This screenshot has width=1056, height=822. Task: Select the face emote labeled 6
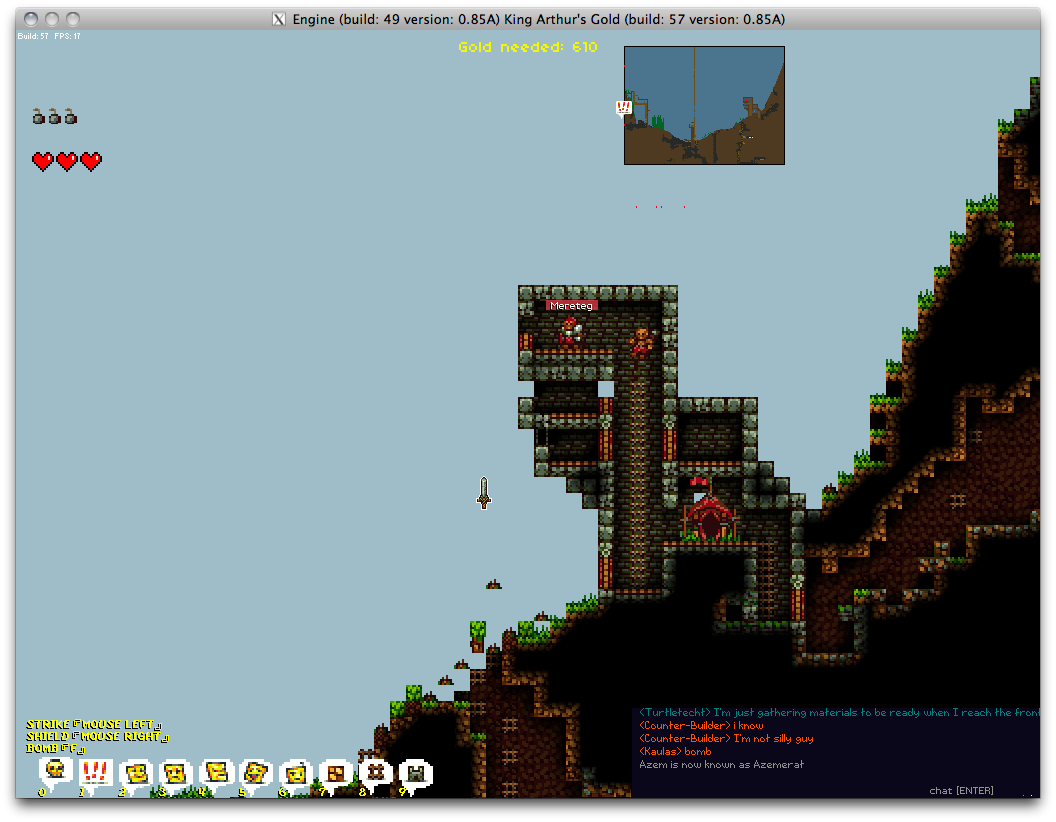click(x=296, y=773)
